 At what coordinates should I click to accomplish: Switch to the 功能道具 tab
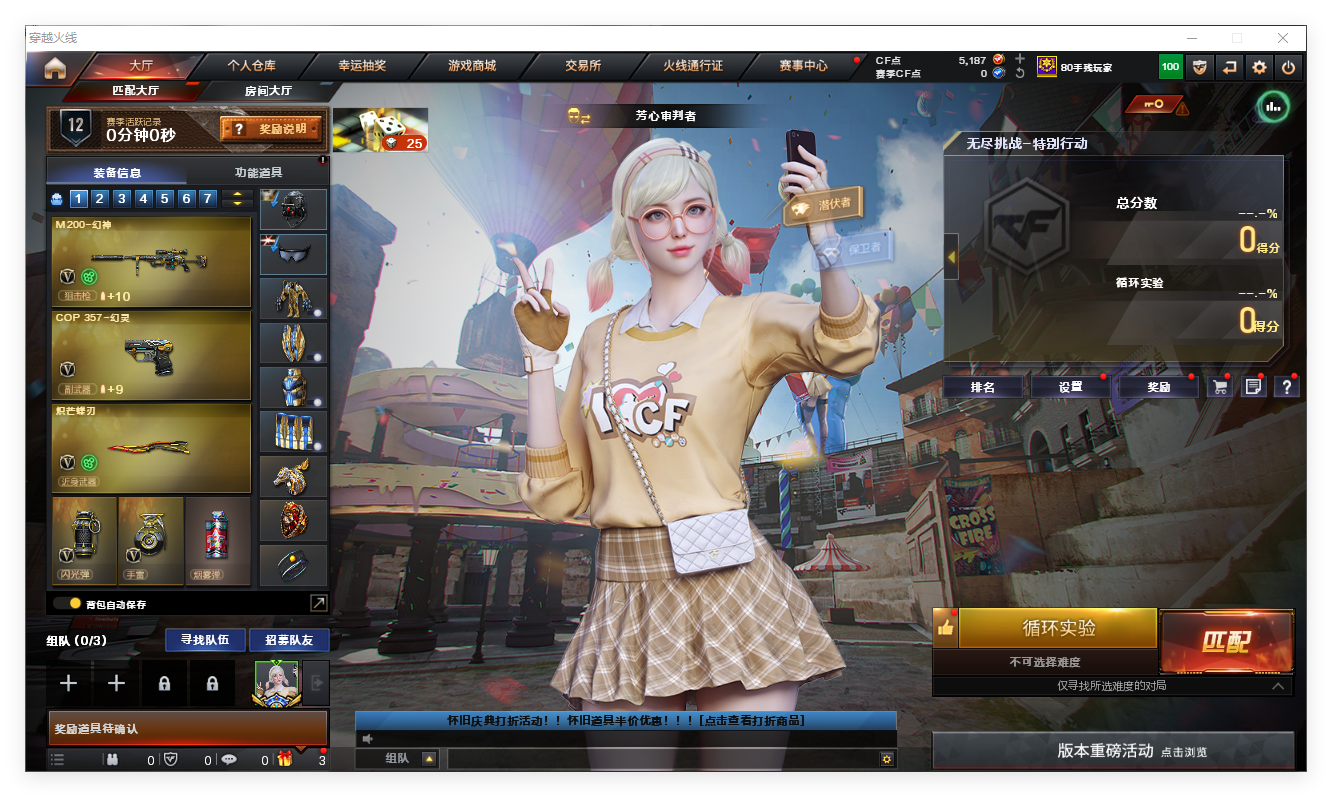pos(258,173)
